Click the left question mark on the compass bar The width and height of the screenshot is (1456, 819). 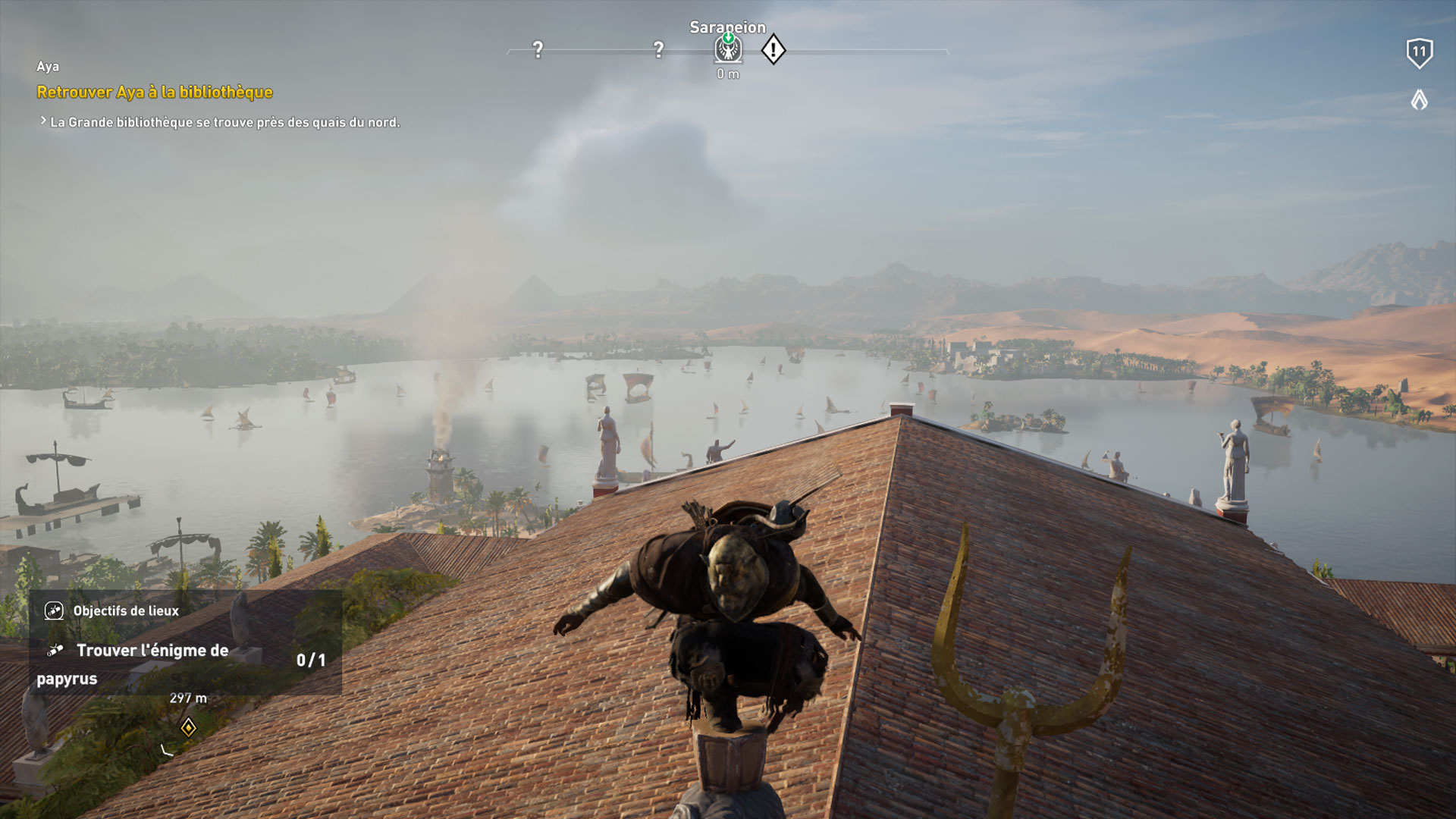[538, 49]
